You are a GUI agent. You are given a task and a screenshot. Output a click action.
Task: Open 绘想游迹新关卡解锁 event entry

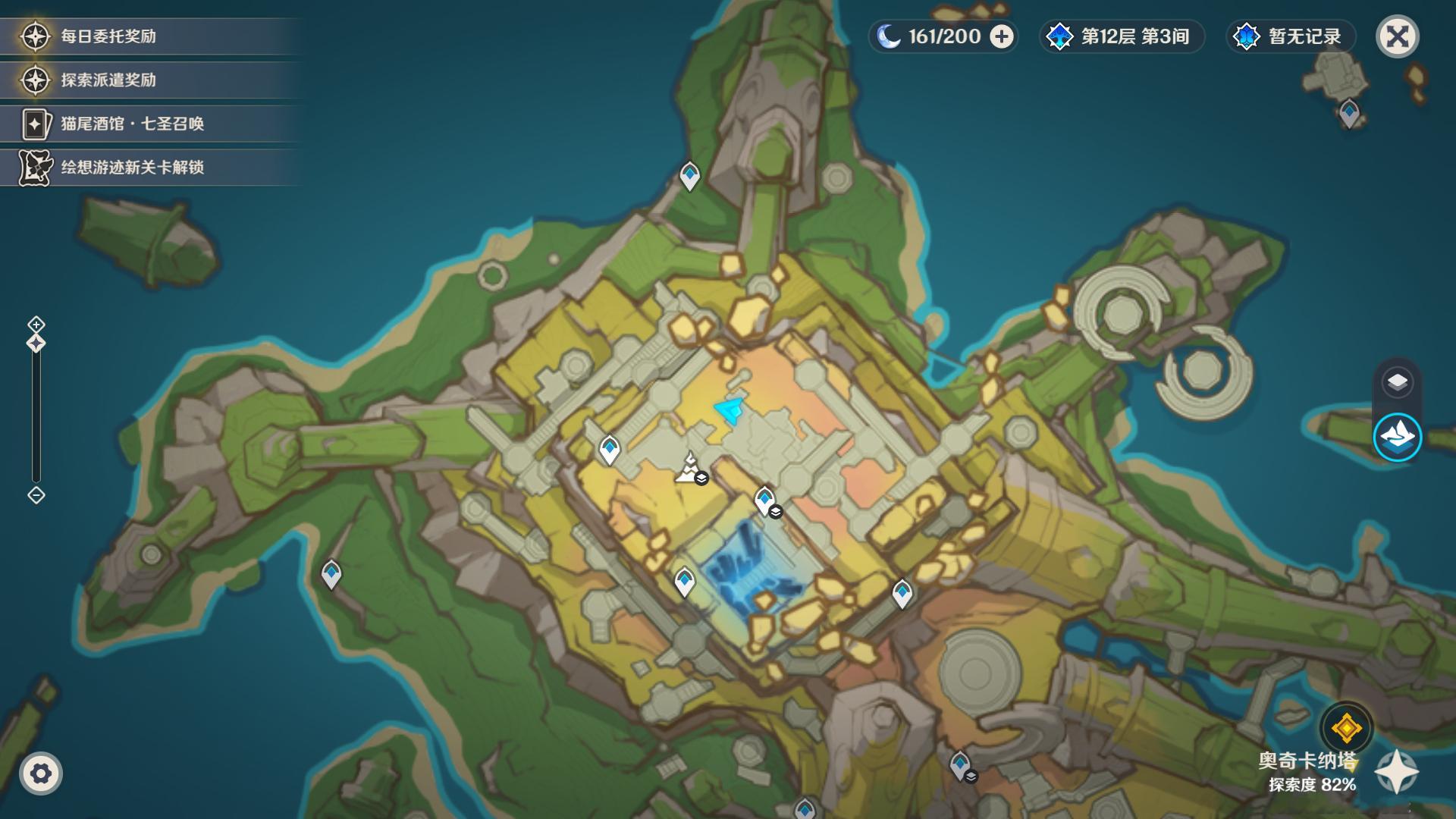tap(132, 168)
